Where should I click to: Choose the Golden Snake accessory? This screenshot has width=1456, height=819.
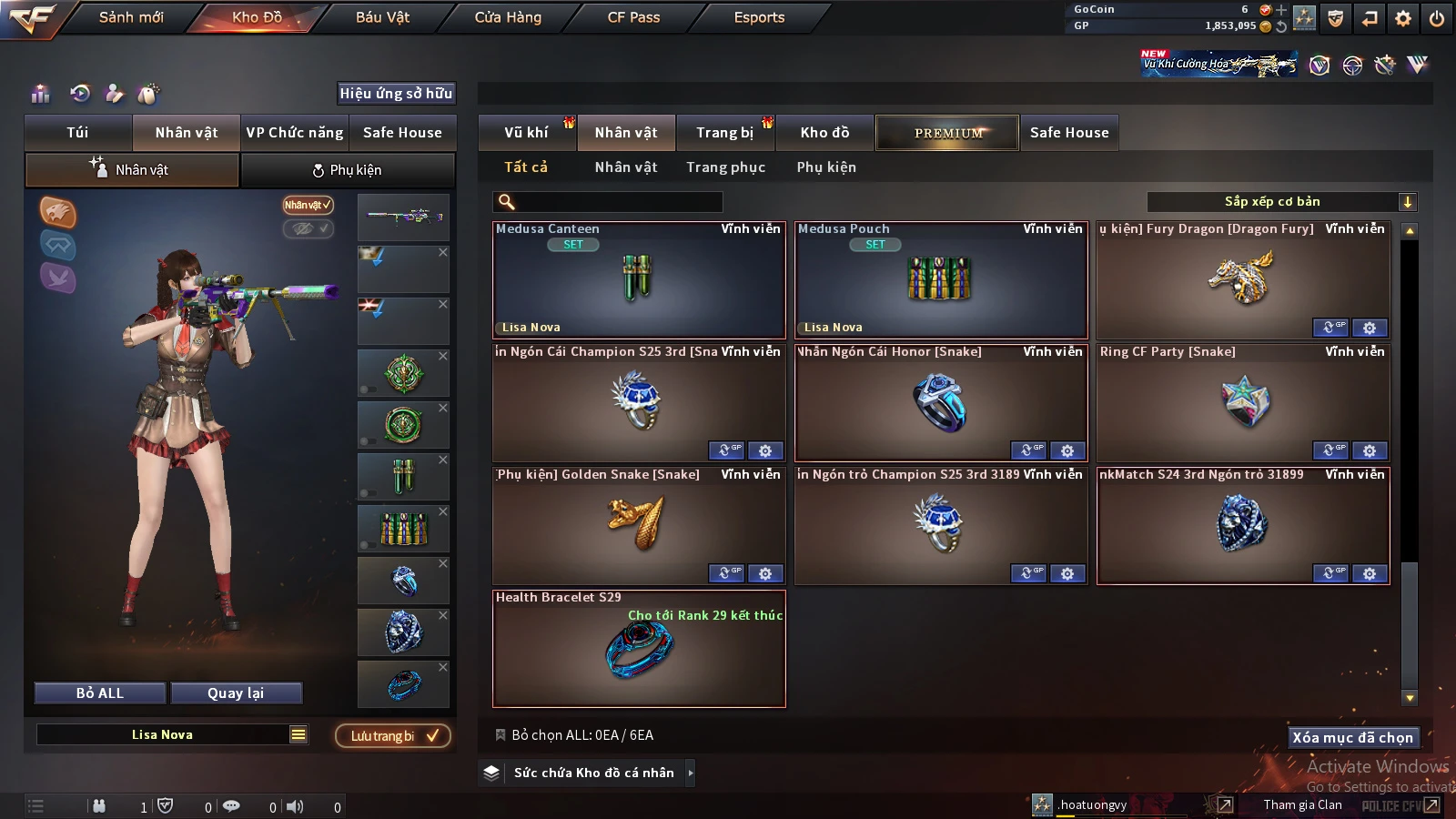(639, 525)
